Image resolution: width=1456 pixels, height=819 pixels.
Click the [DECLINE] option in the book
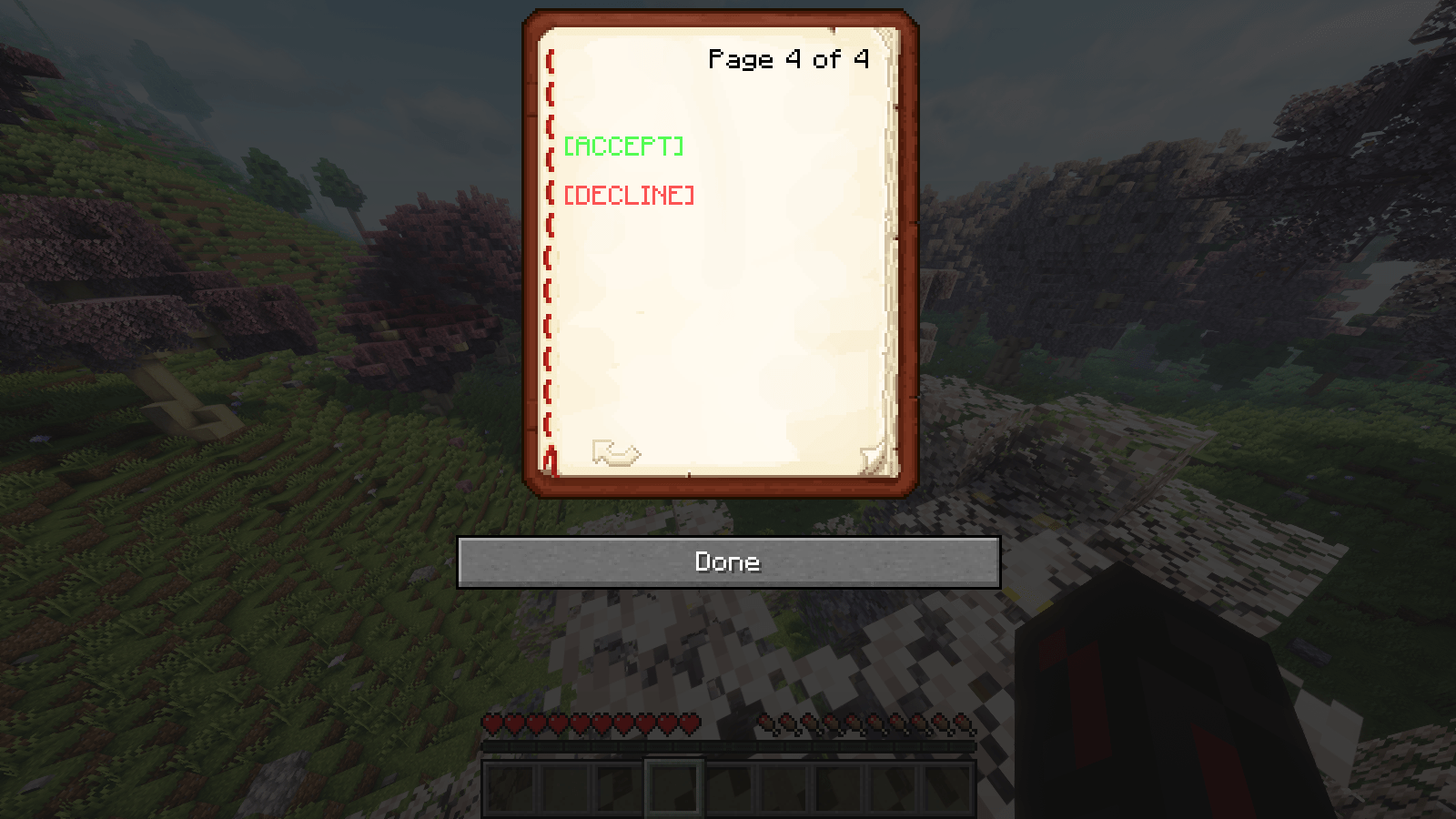tap(628, 194)
